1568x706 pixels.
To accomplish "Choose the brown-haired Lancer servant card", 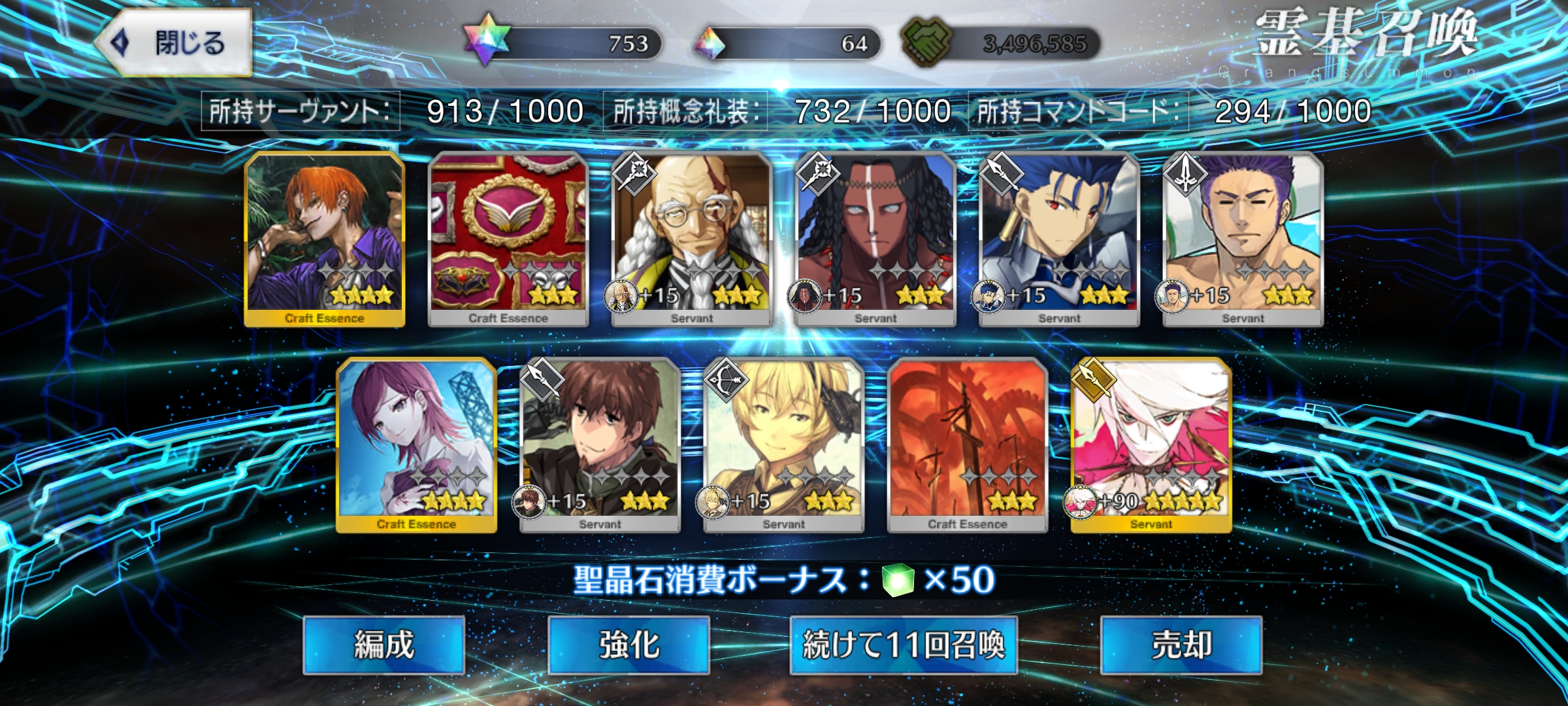I will [600, 445].
